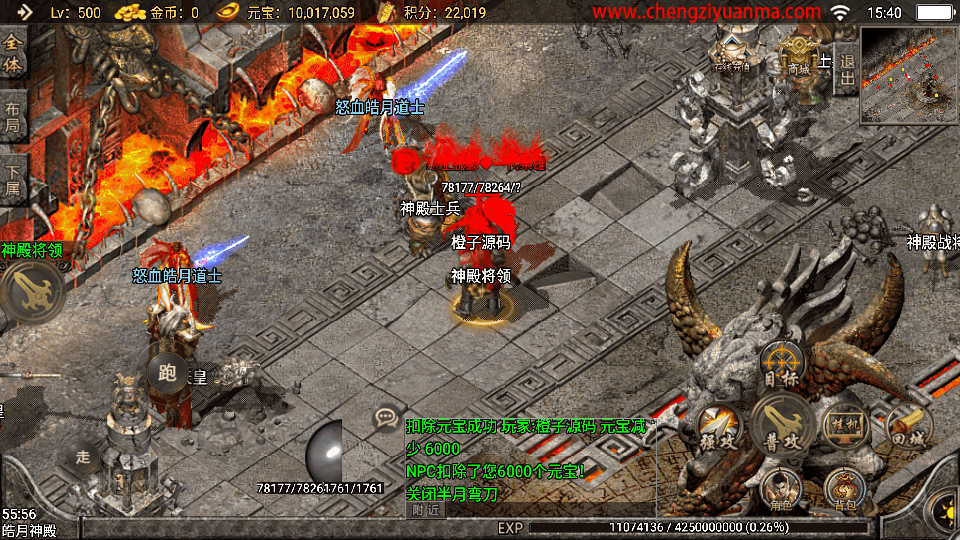The height and width of the screenshot is (540, 960).
Task: Switch to the 布局 tab
Action: (13, 118)
